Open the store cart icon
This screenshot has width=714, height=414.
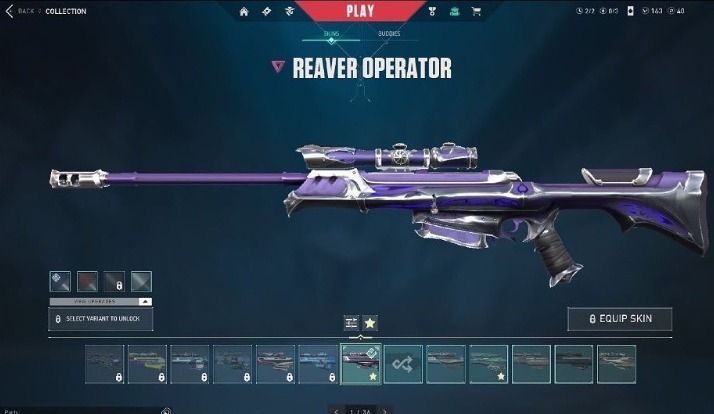[475, 12]
